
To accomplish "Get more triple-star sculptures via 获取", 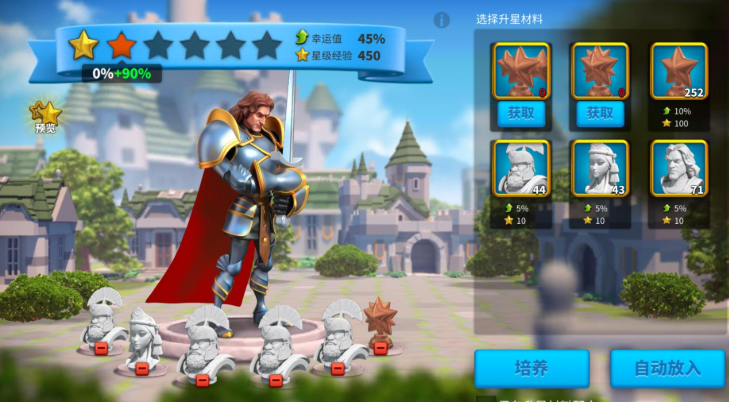I will click(x=521, y=114).
